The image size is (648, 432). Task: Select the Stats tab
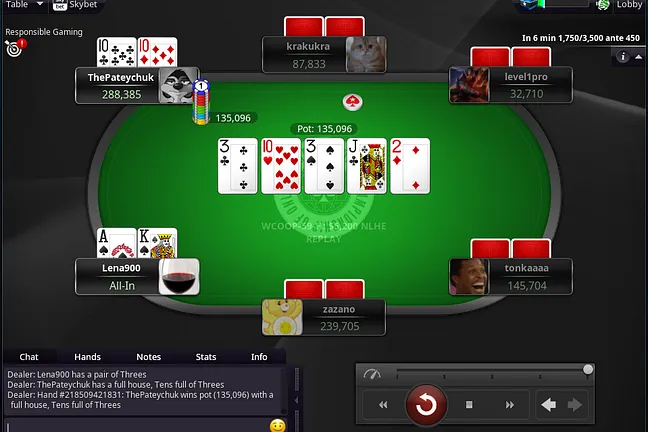(x=206, y=357)
